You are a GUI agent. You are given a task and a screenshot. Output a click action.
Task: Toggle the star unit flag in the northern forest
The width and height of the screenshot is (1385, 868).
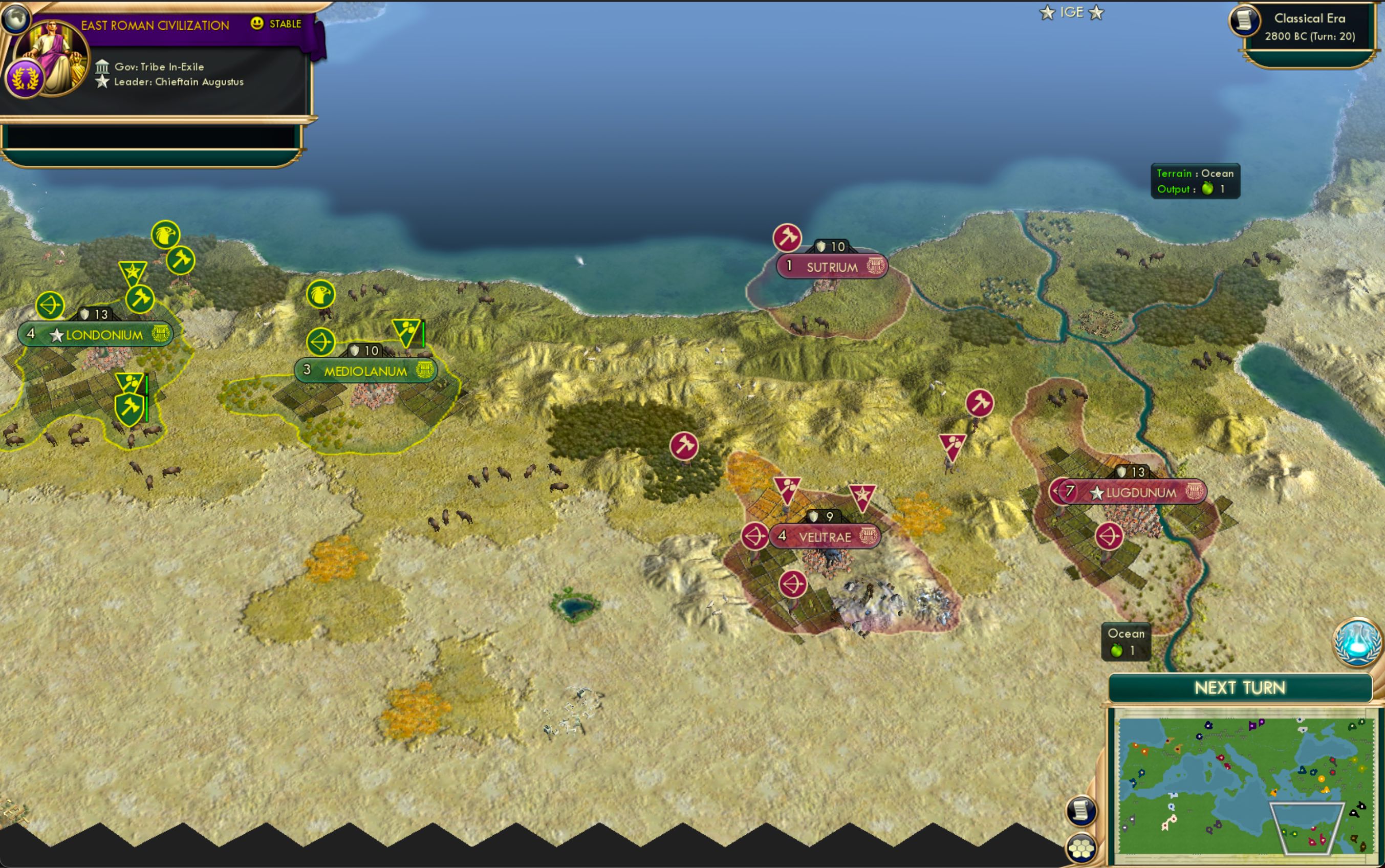coord(134,270)
